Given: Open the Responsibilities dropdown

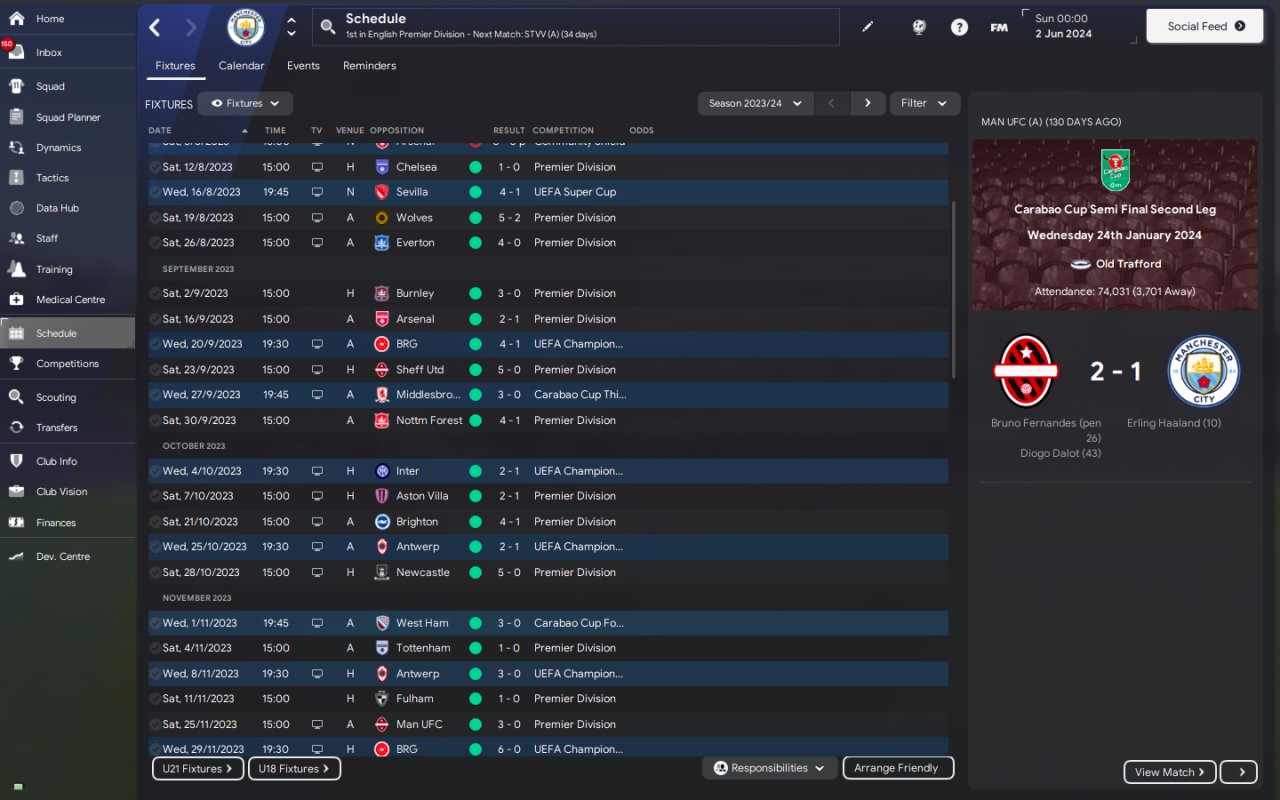Looking at the screenshot, I should 769,768.
